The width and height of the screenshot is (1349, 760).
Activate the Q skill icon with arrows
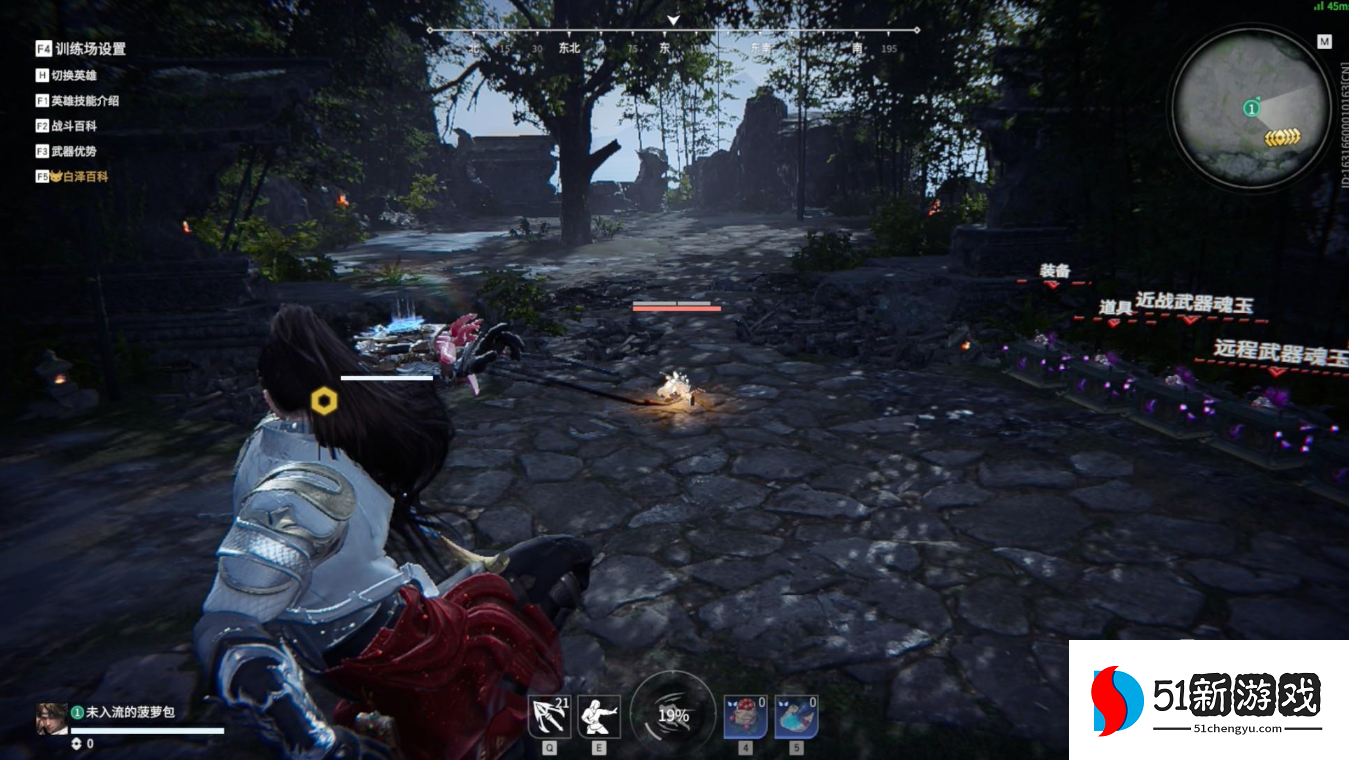coord(549,717)
